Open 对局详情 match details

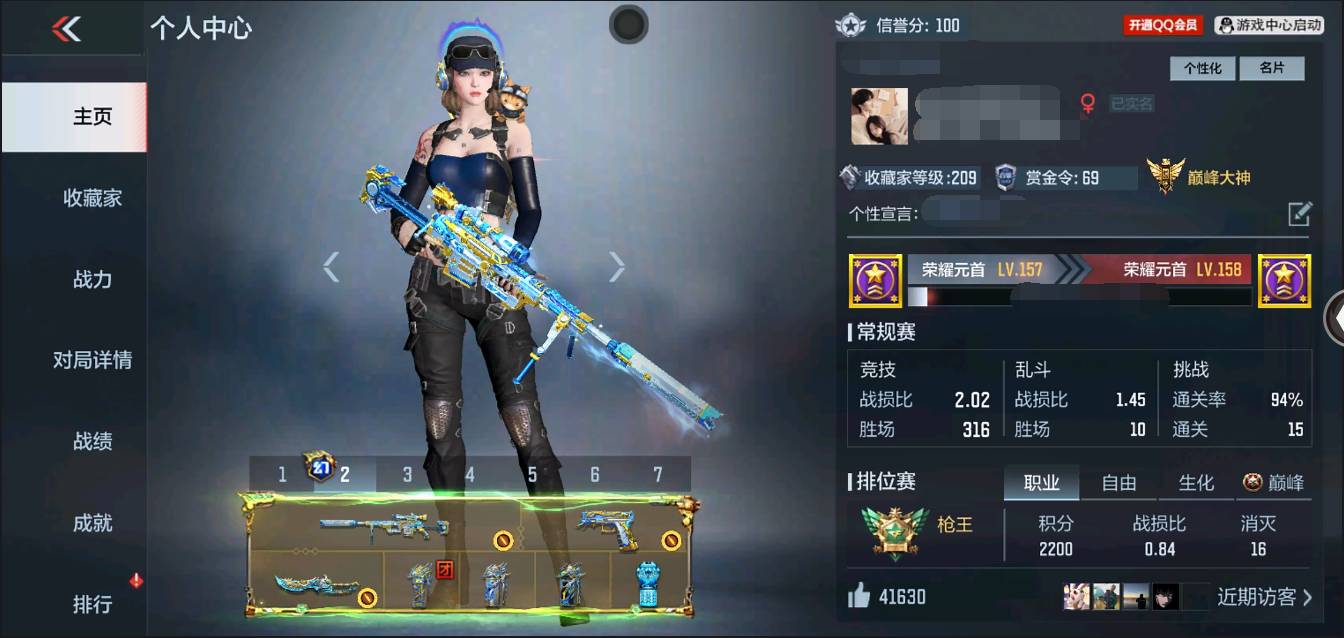92,360
